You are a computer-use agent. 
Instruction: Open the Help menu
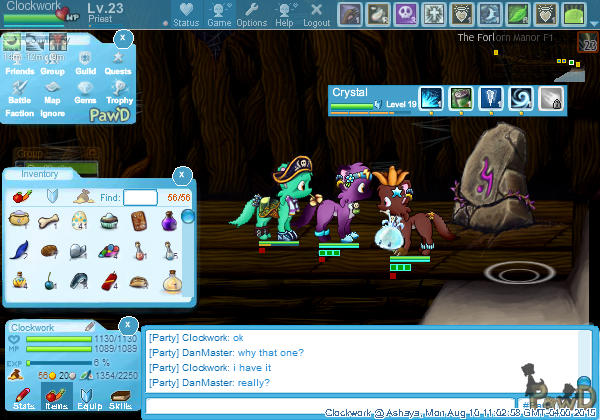pyautogui.click(x=284, y=16)
